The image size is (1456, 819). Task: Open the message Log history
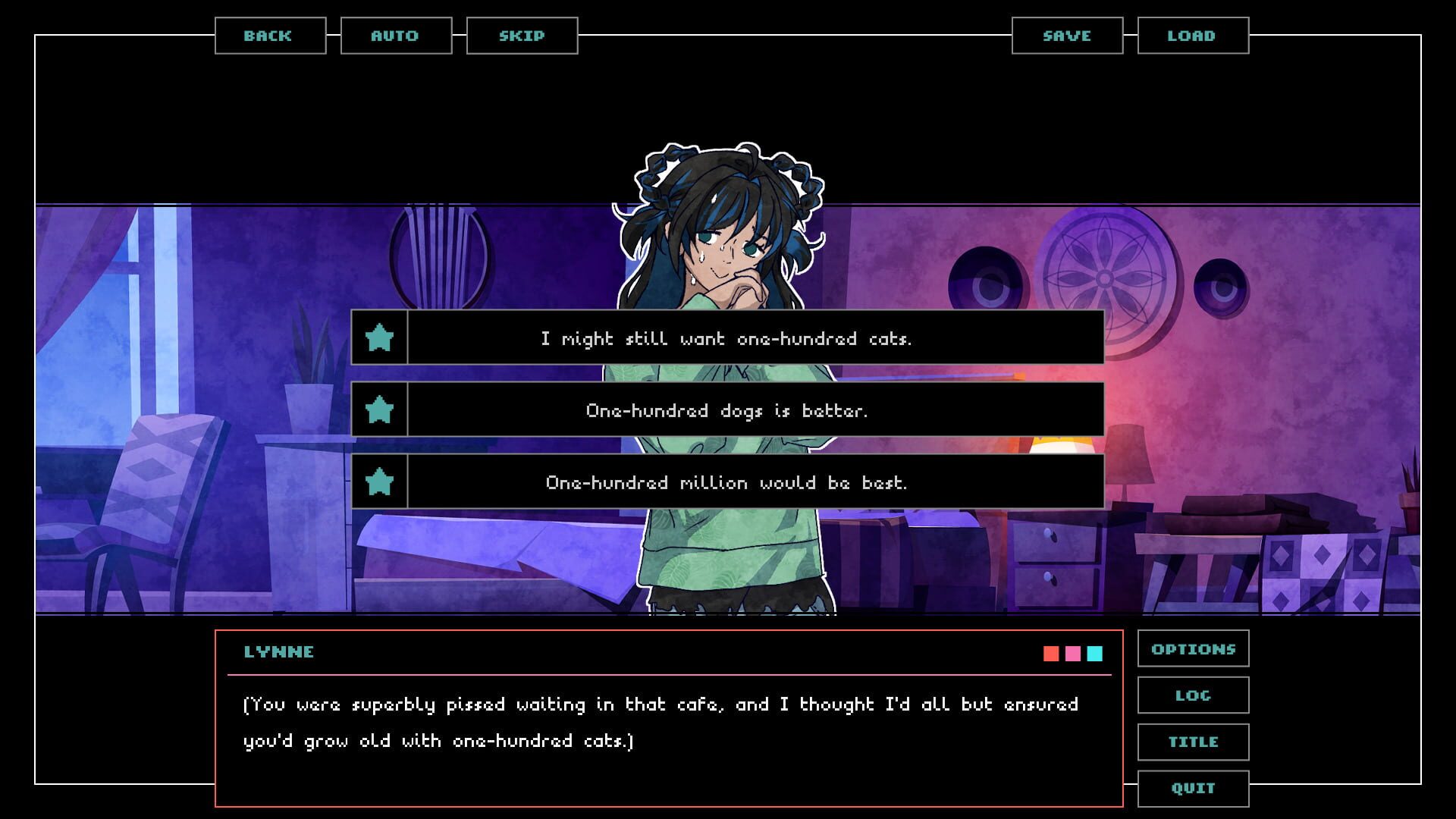1193,695
